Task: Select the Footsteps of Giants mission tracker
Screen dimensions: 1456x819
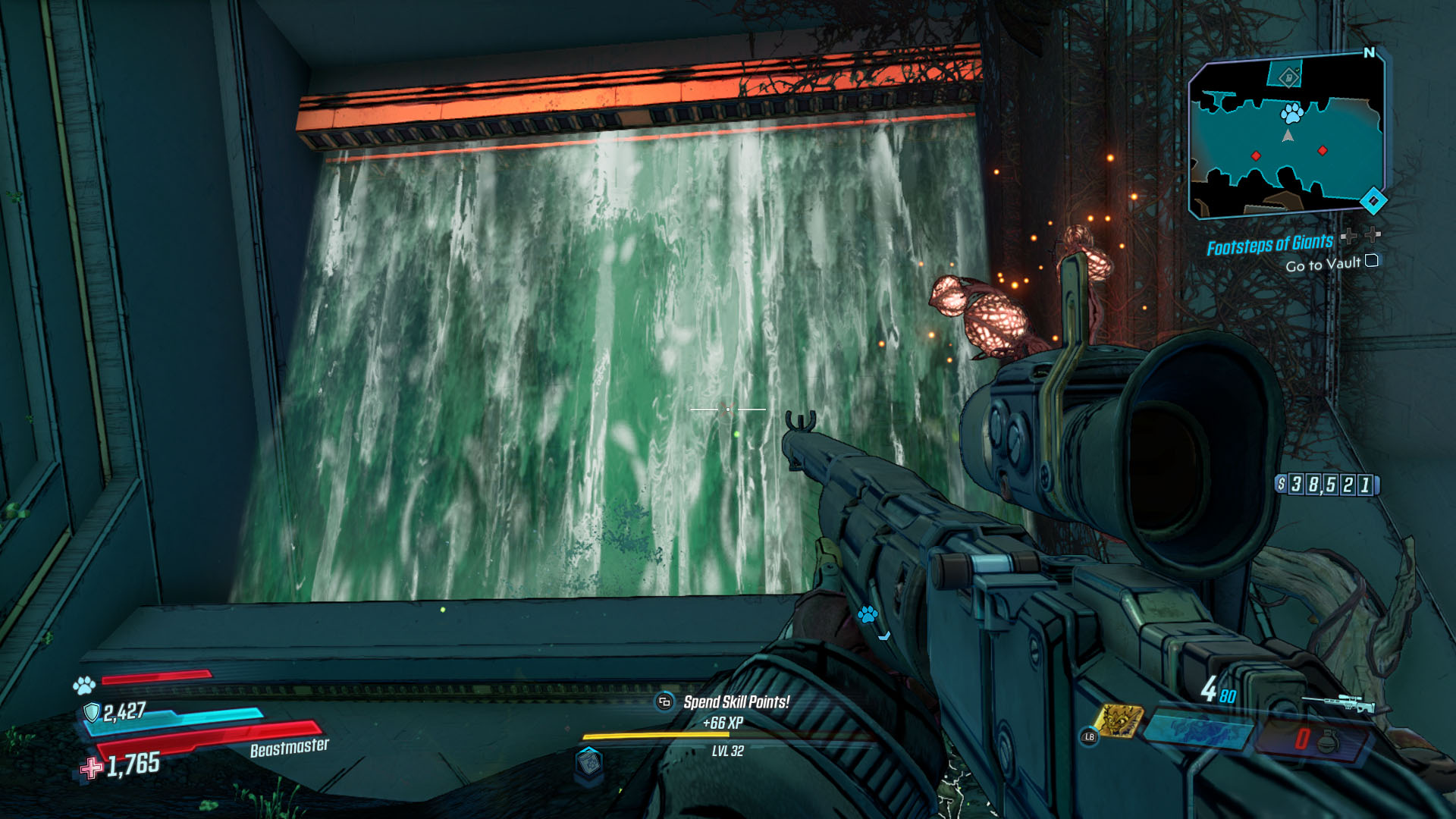Action: [1269, 245]
